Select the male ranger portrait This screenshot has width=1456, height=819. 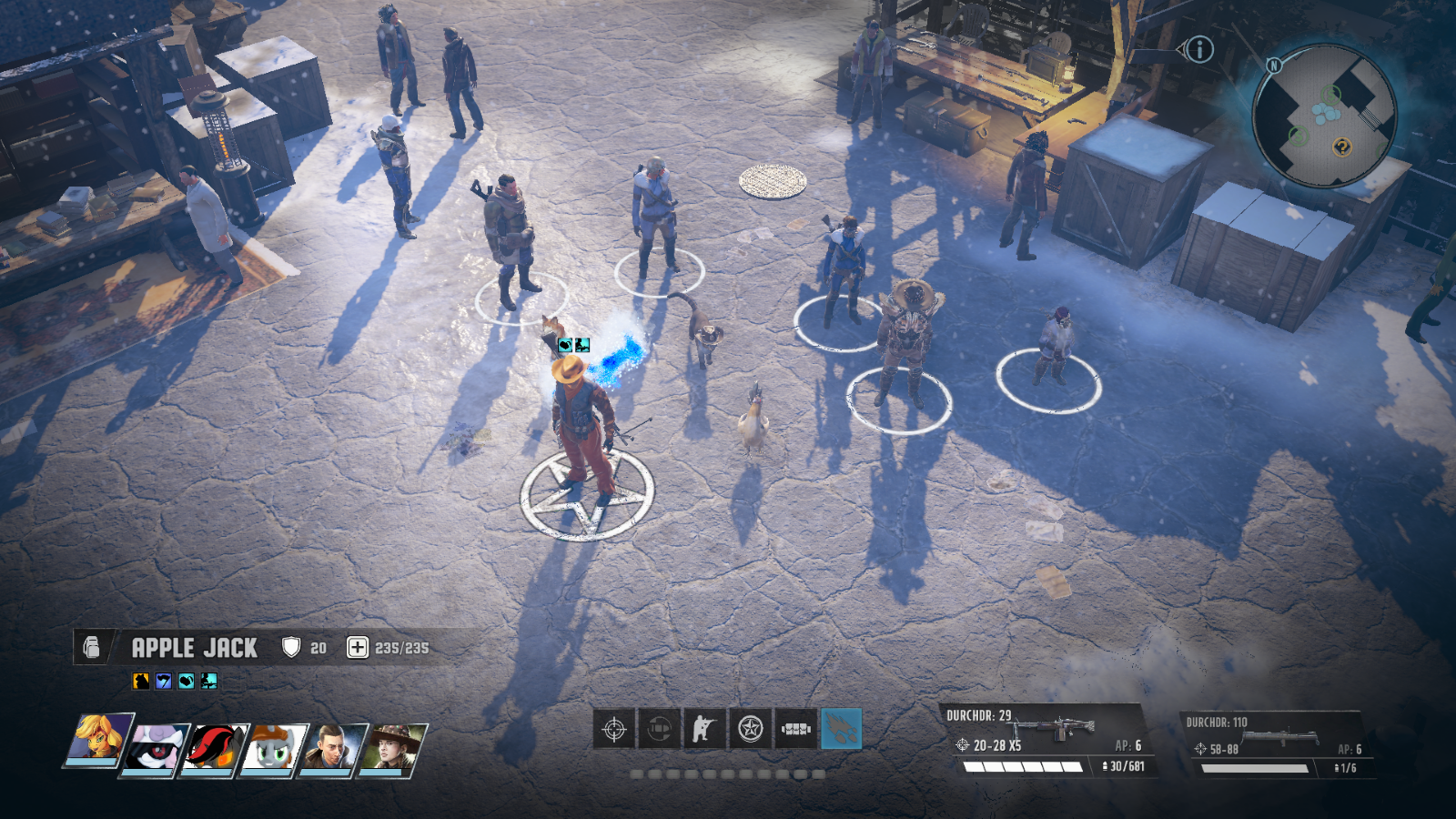[332, 748]
